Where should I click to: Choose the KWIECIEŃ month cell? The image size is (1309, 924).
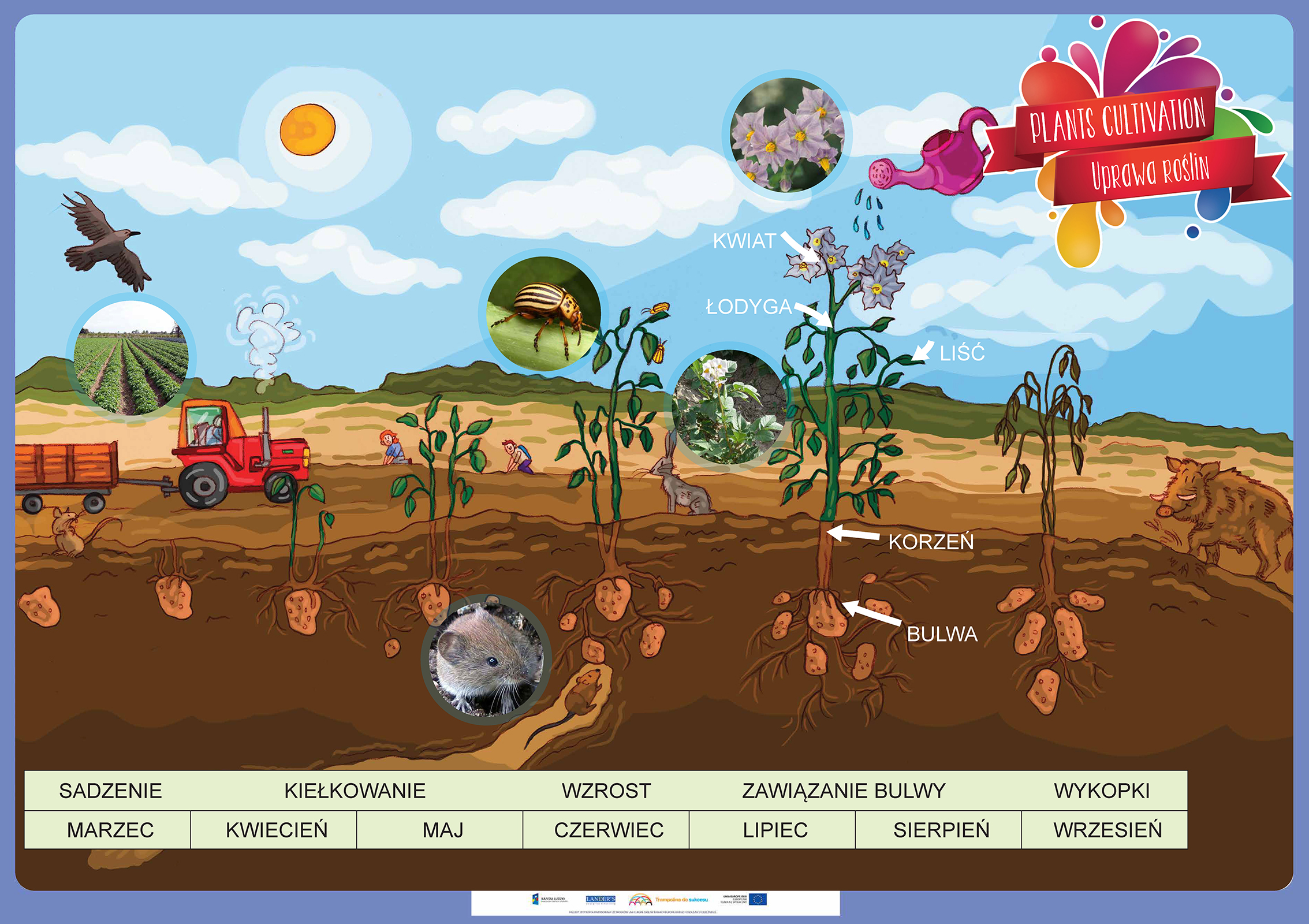pyautogui.click(x=277, y=830)
